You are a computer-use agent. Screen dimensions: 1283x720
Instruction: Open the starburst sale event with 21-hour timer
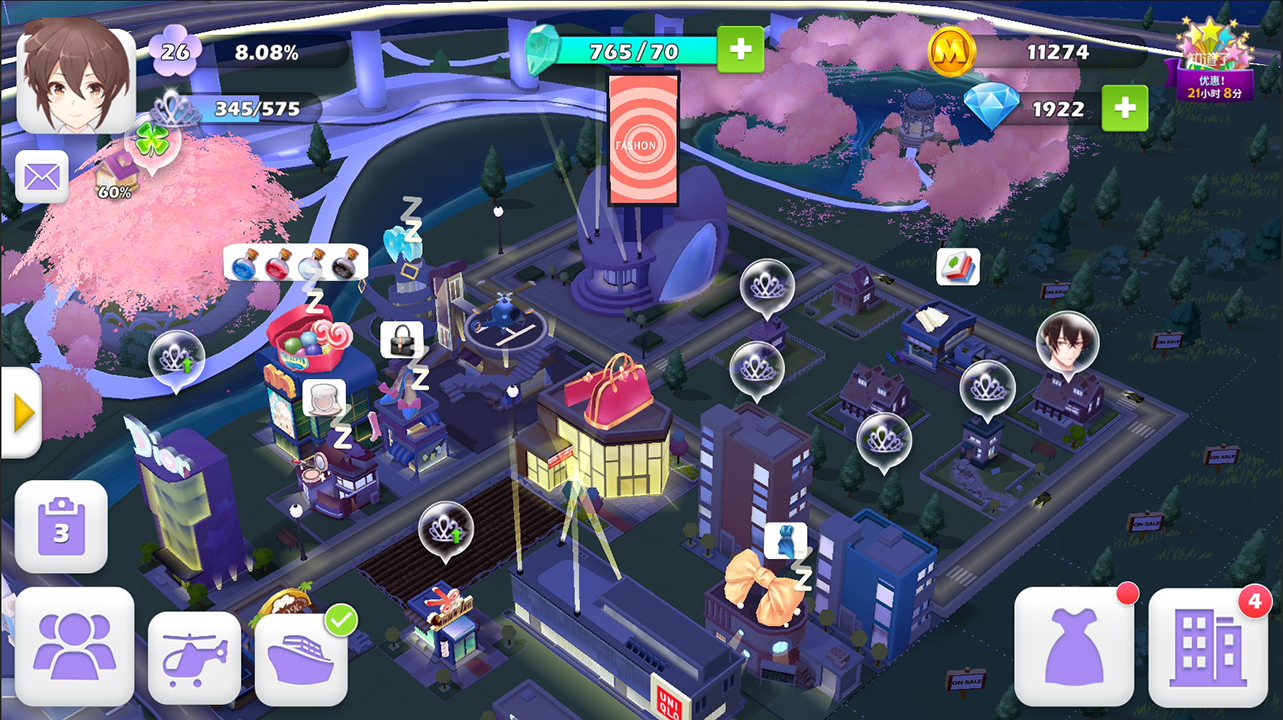pos(1213,48)
